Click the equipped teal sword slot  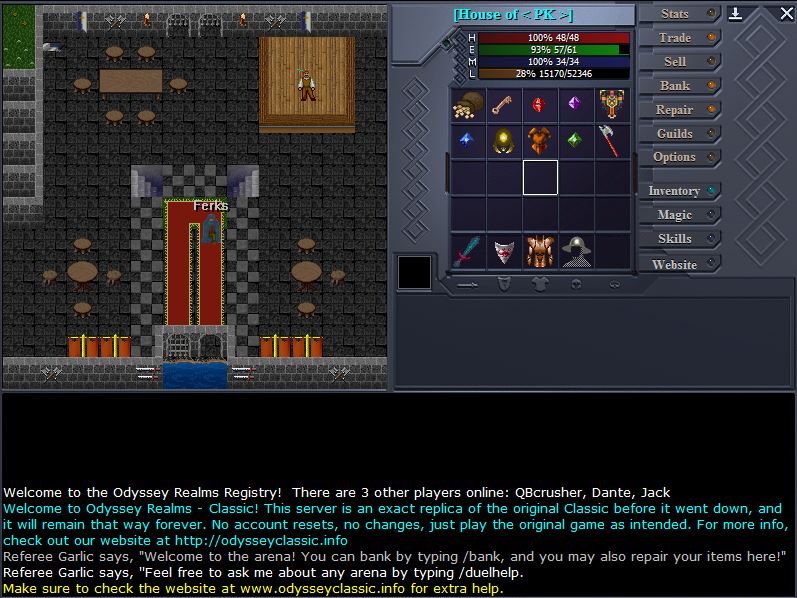click(468, 251)
